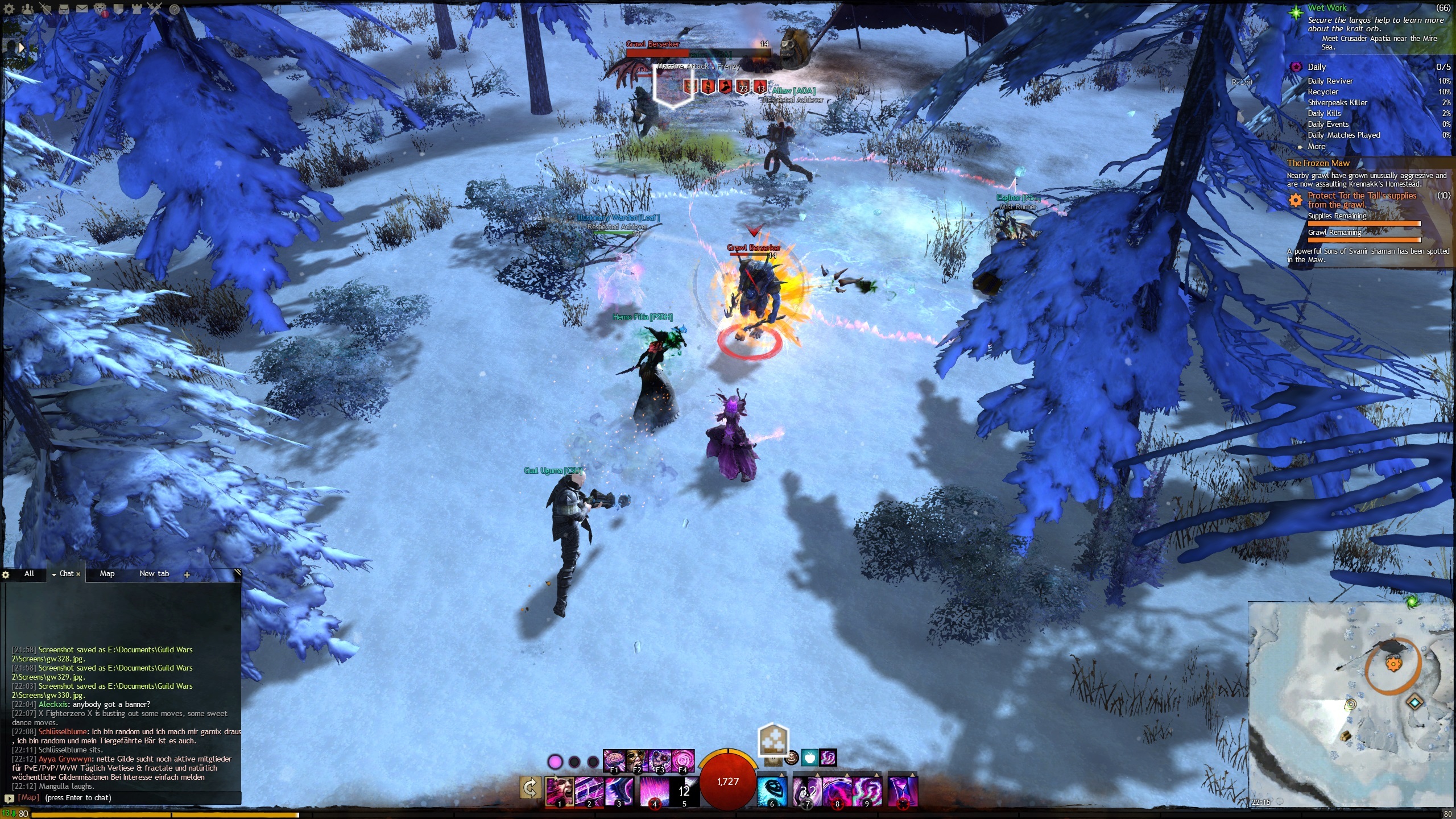The image size is (1456, 819).
Task: Click the Supplies Remaining progress bar
Action: tap(1364, 224)
